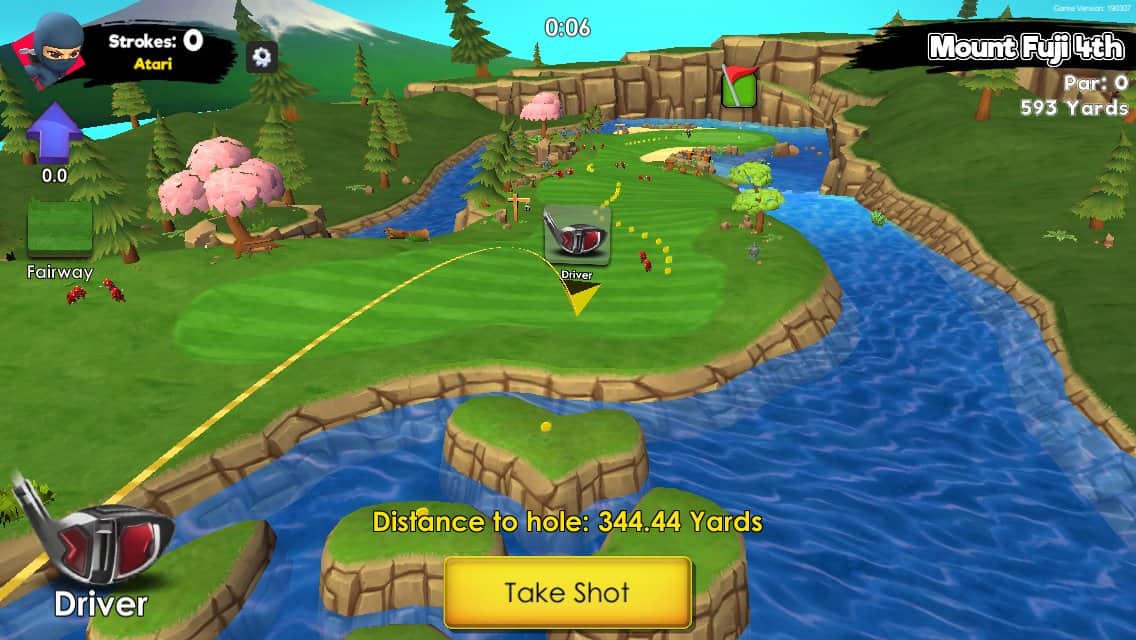Click the Driver aim marker on fairway

(577, 237)
